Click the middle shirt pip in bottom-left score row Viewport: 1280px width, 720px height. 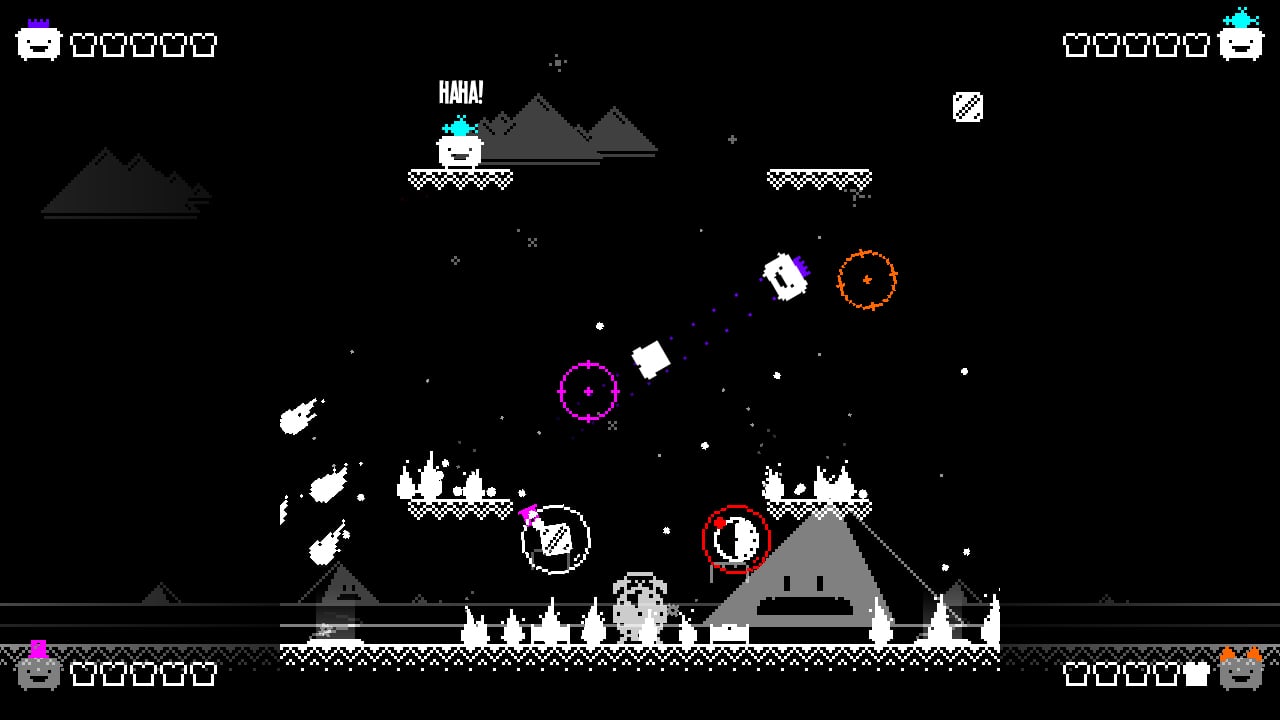coord(143,674)
